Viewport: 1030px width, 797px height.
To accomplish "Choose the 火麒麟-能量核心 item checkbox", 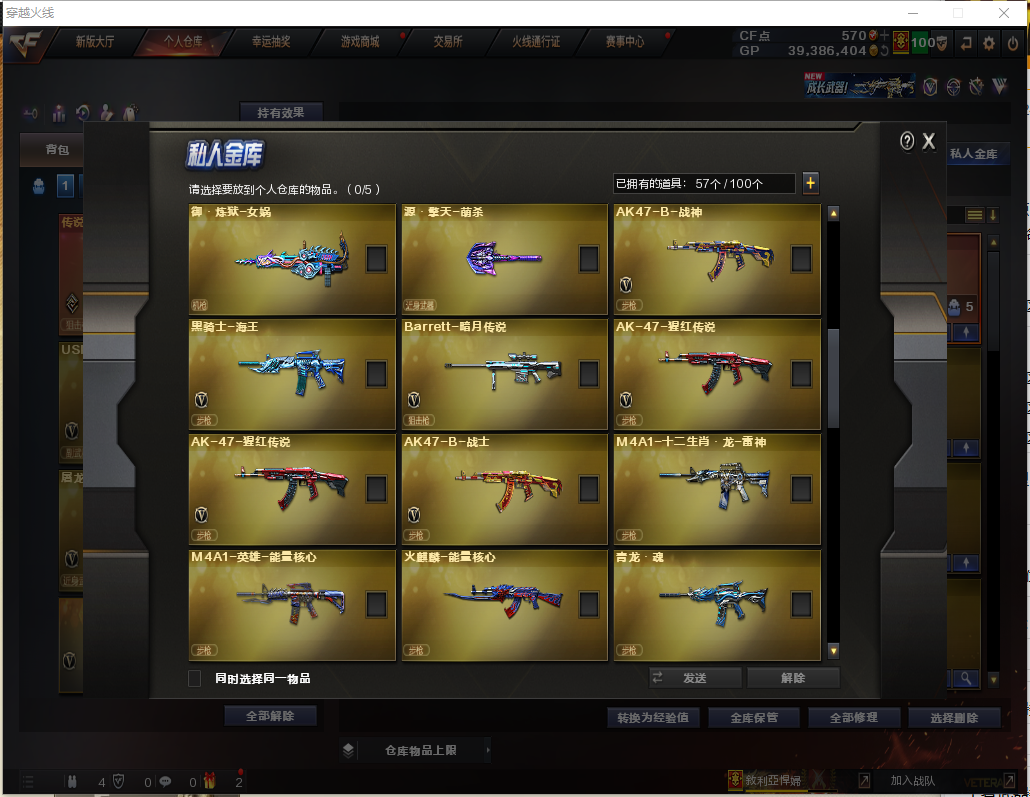I will (x=589, y=604).
